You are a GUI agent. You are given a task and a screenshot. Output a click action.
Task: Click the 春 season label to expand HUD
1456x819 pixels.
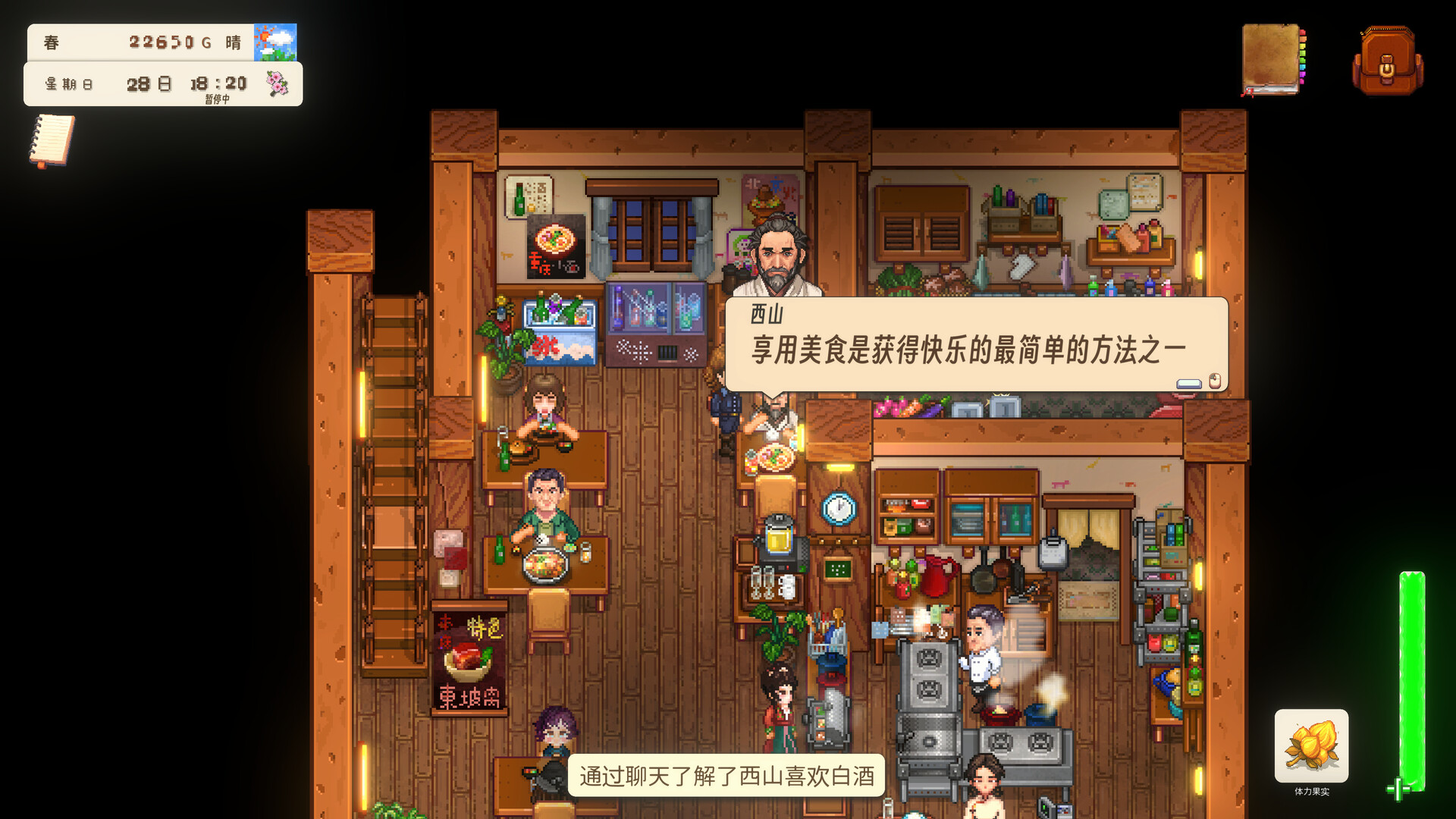pos(50,42)
